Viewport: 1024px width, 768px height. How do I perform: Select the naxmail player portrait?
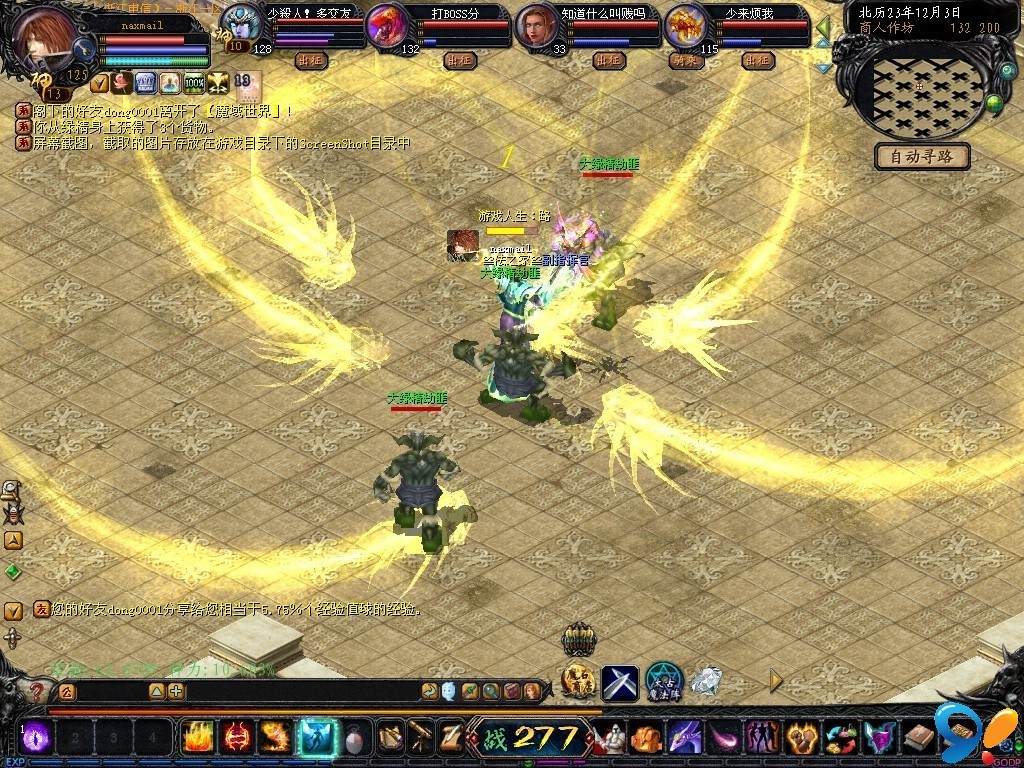pyautogui.click(x=47, y=37)
